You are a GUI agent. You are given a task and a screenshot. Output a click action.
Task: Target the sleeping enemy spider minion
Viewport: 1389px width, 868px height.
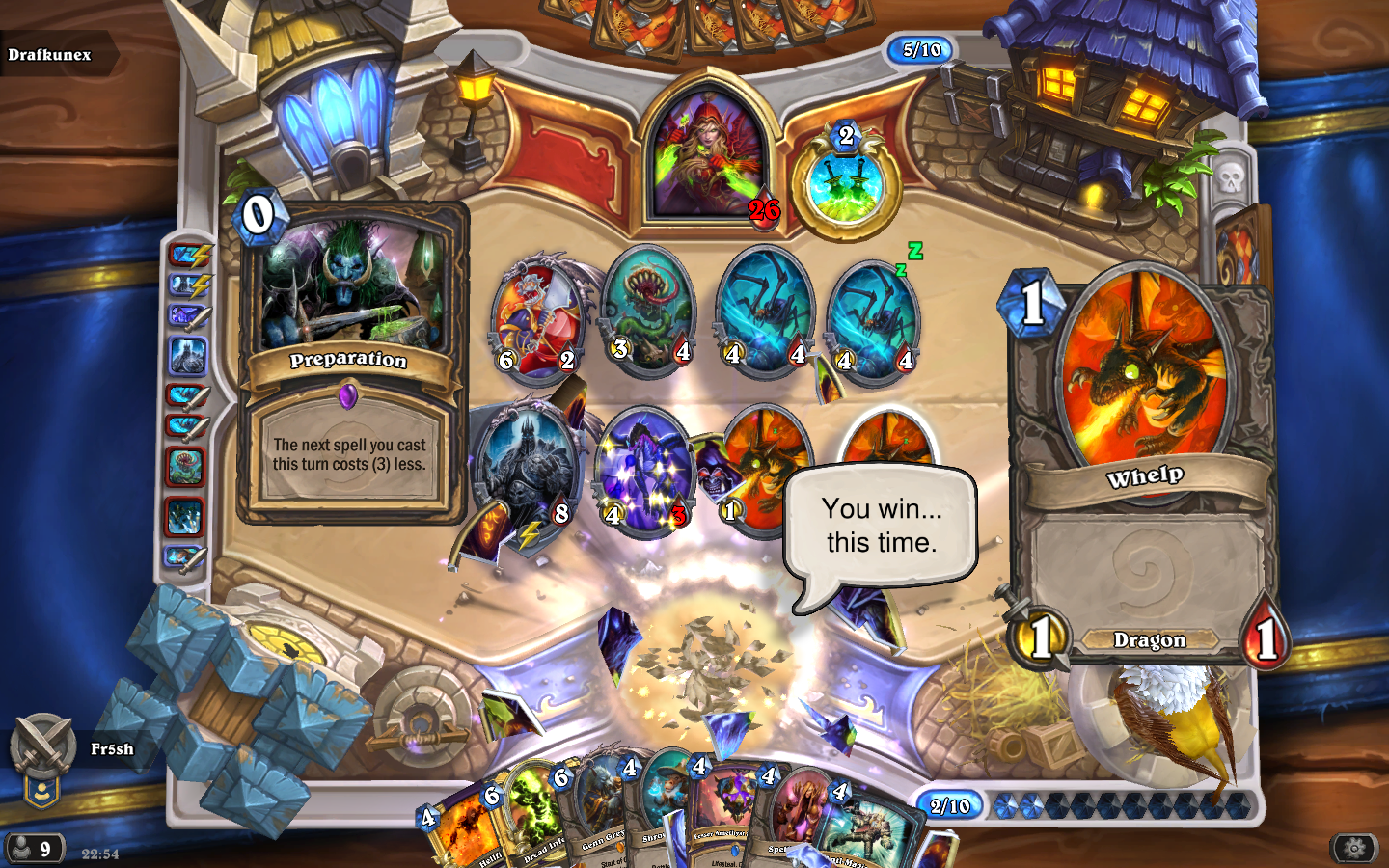coord(871,318)
